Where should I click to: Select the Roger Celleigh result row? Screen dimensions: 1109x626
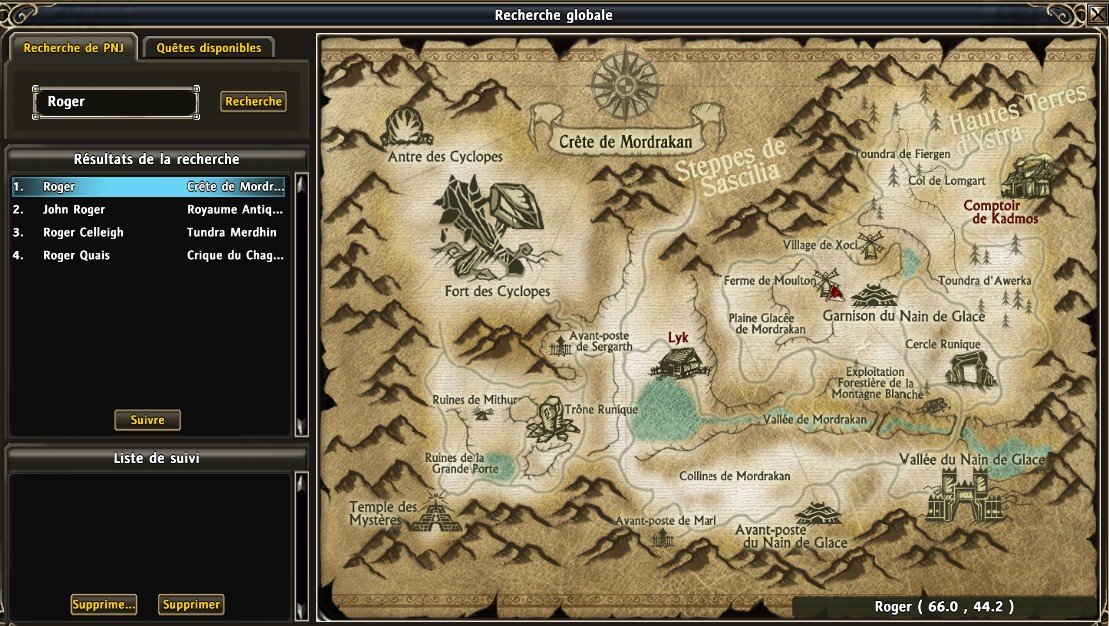pos(148,233)
